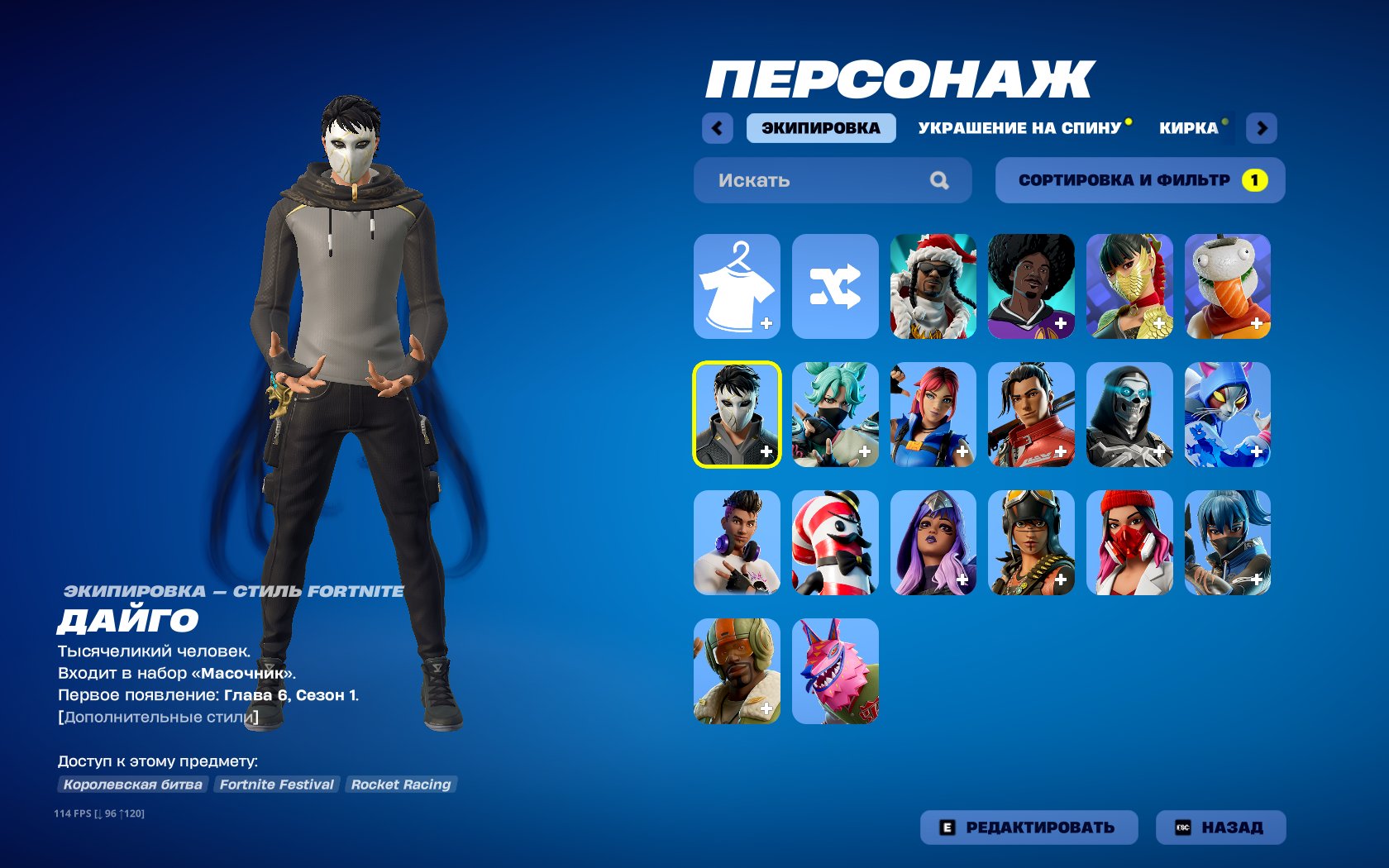1389x868 pixels.
Task: Select the currently equipped Дайго masked outfit
Action: click(736, 415)
